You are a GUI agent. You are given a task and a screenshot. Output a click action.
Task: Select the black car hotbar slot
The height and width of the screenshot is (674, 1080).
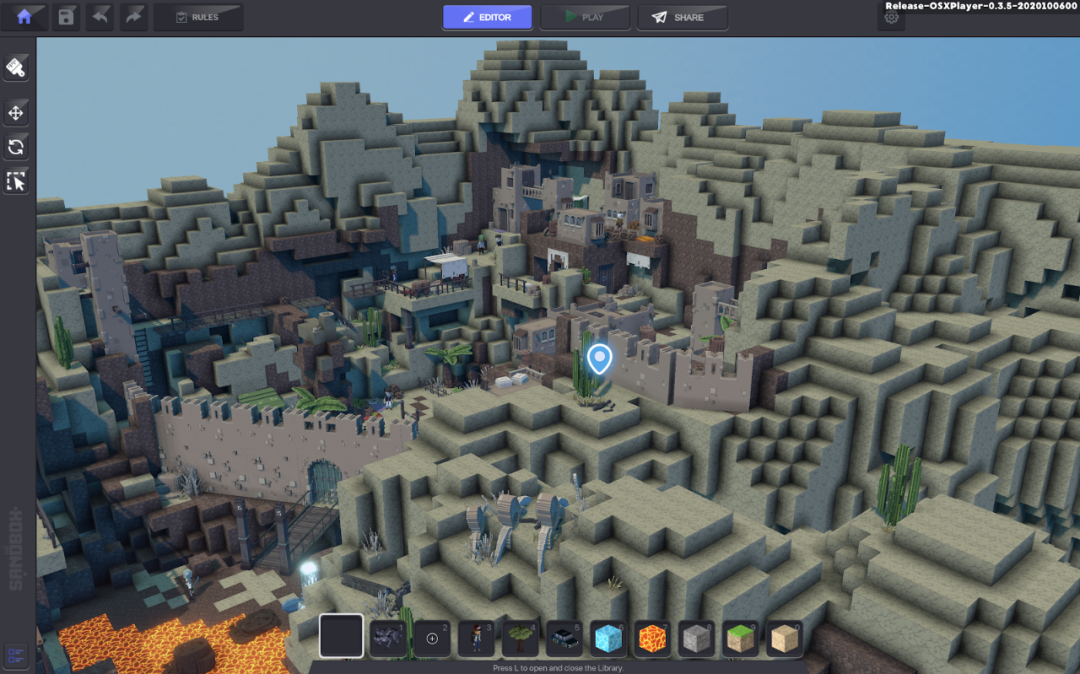point(564,637)
